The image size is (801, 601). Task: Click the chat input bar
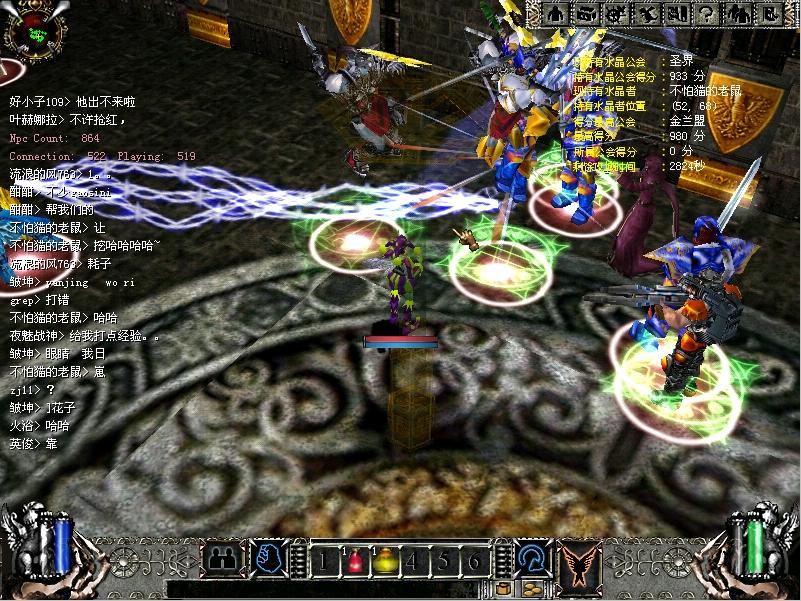point(330,589)
